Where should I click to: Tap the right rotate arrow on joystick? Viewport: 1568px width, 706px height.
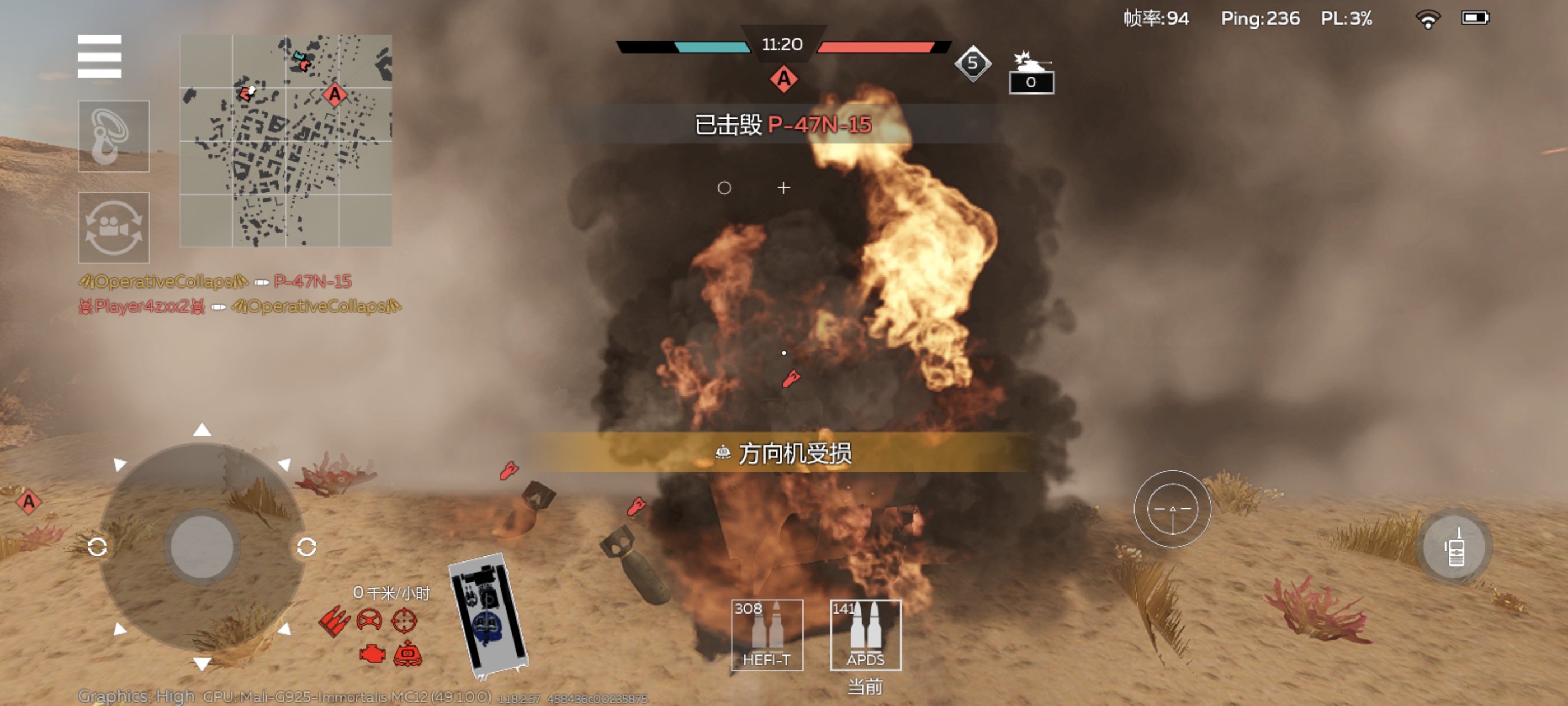306,547
